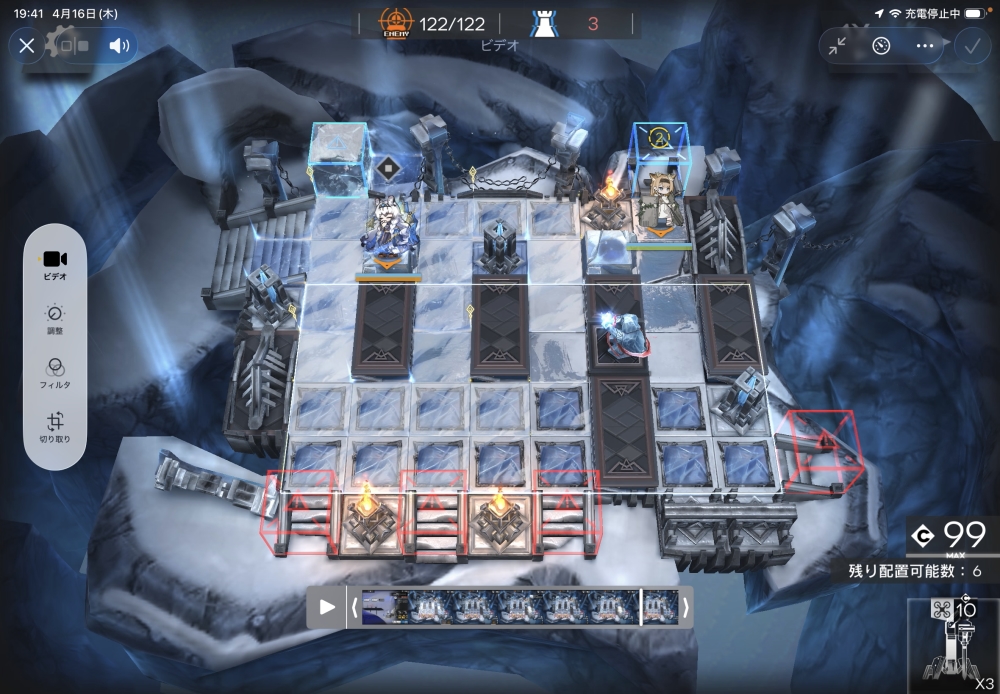Click the right trim handle of the filmstrip

[685, 607]
